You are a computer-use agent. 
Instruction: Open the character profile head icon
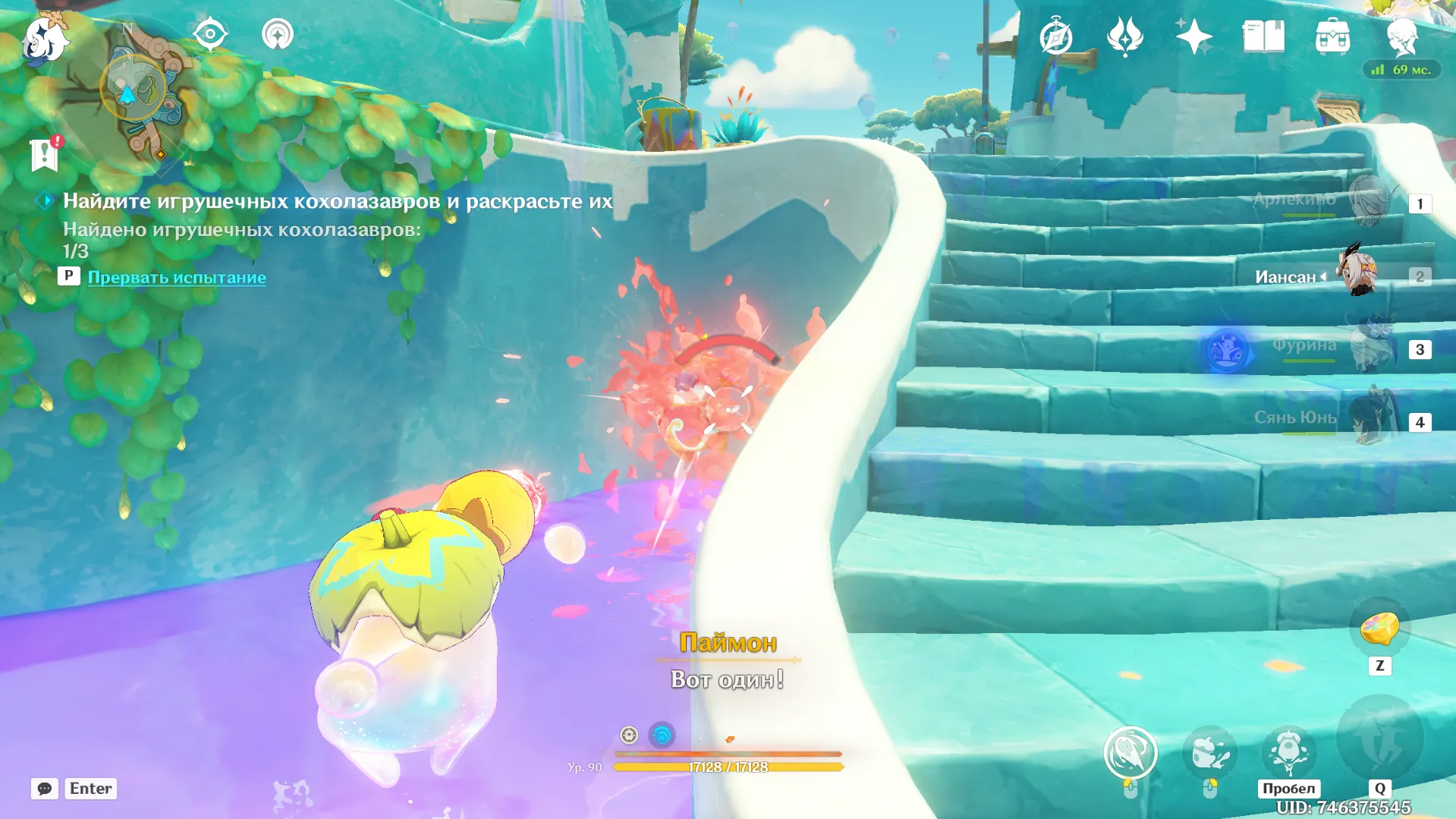click(x=1401, y=36)
